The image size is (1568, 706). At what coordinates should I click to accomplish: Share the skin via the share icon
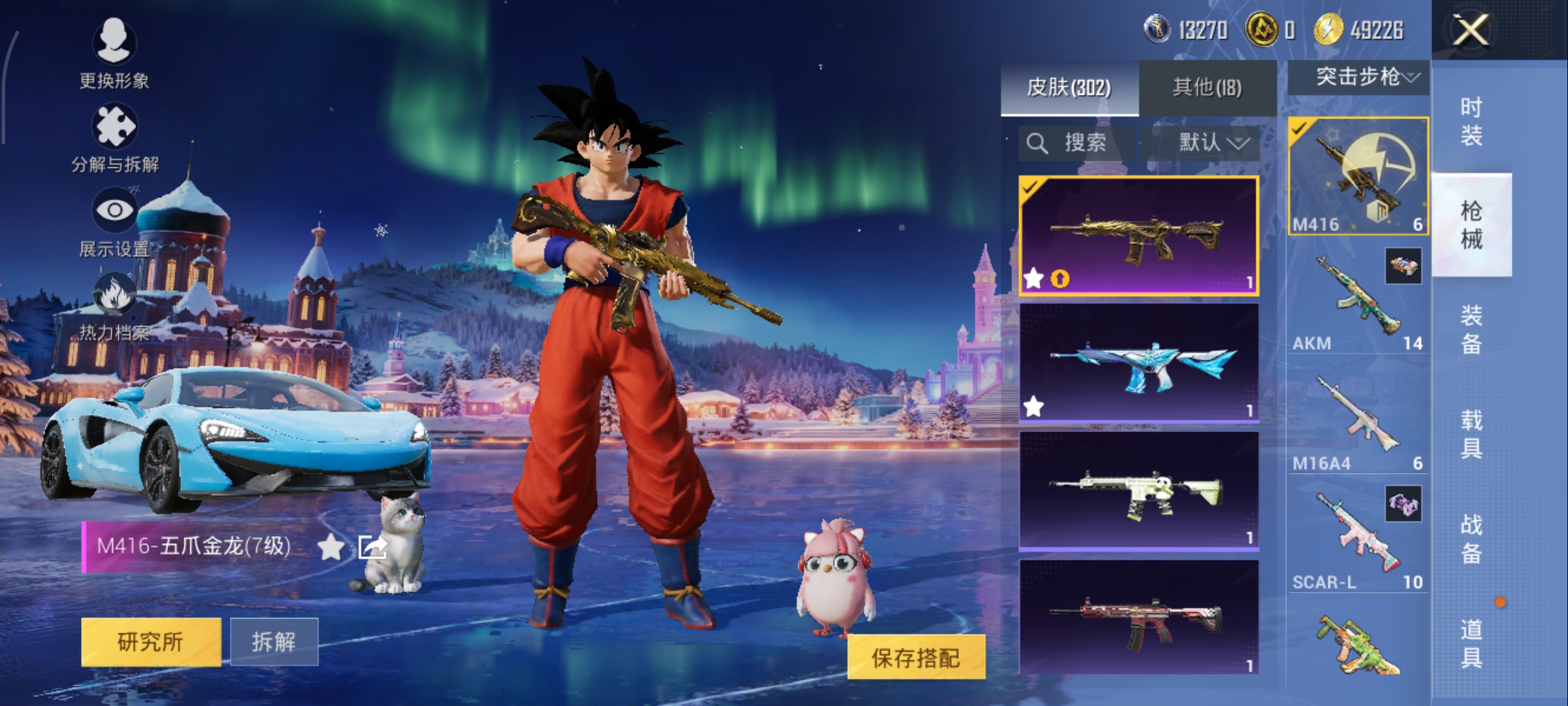[372, 546]
